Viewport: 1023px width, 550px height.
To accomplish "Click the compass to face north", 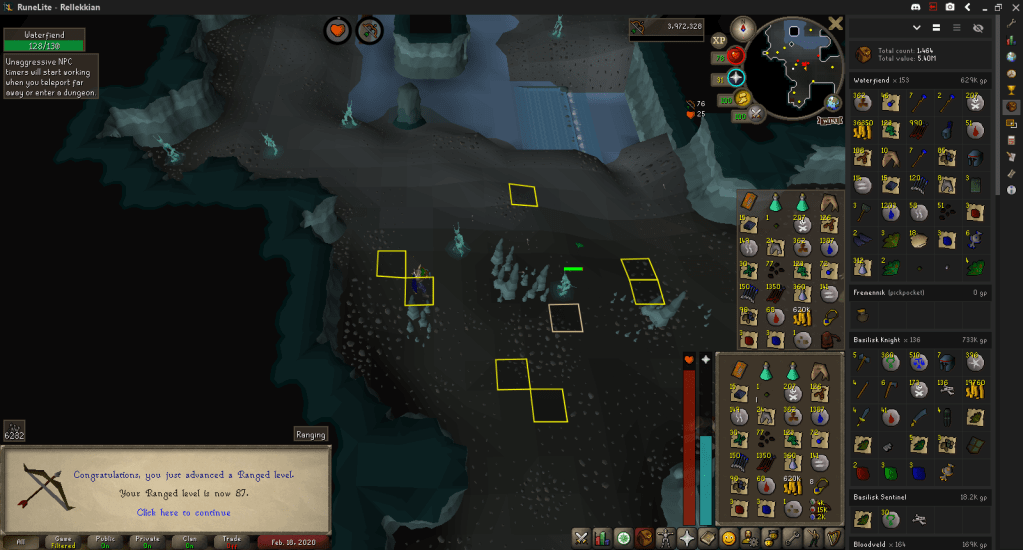I will tap(742, 27).
